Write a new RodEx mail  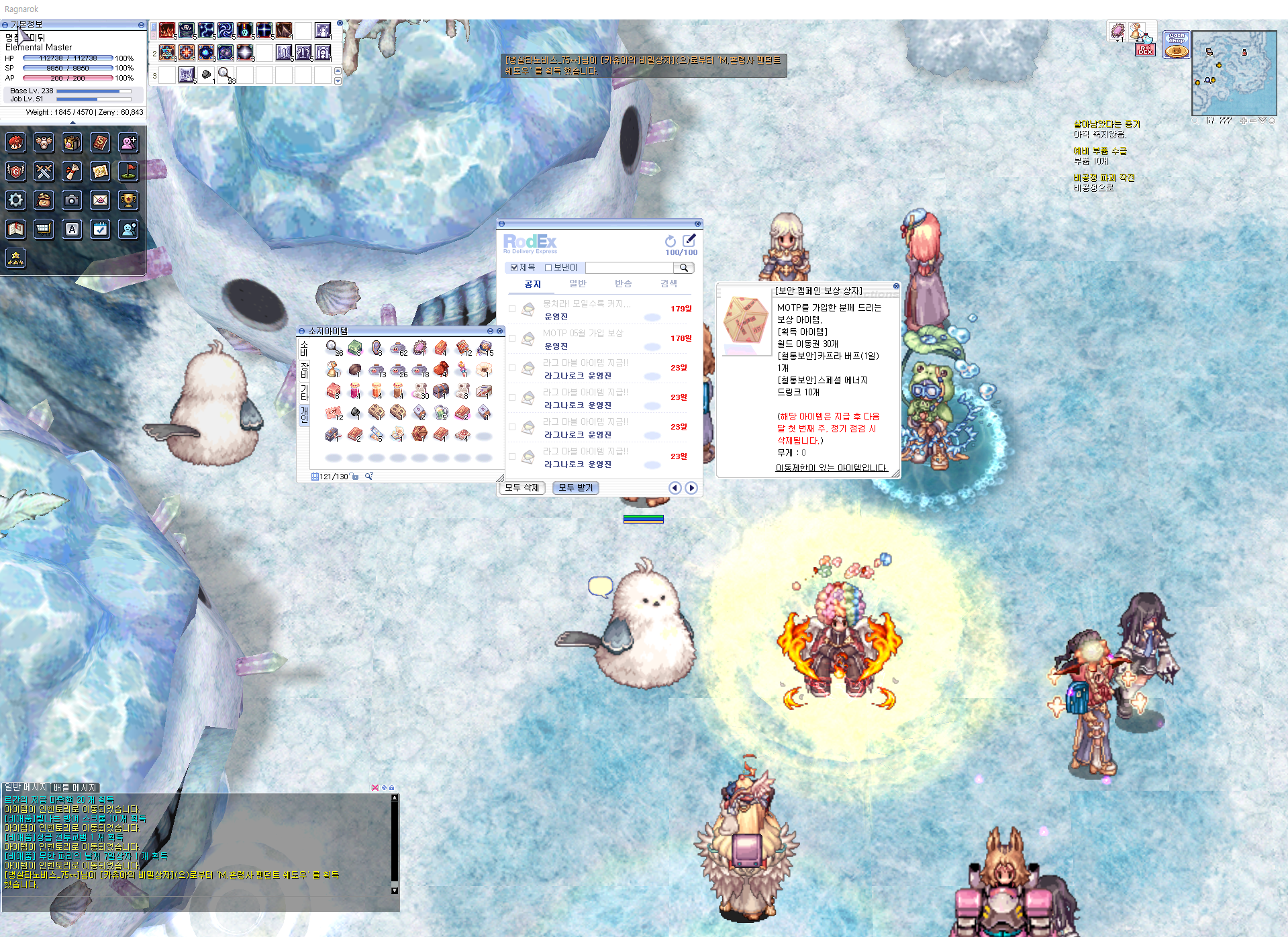coord(689,240)
